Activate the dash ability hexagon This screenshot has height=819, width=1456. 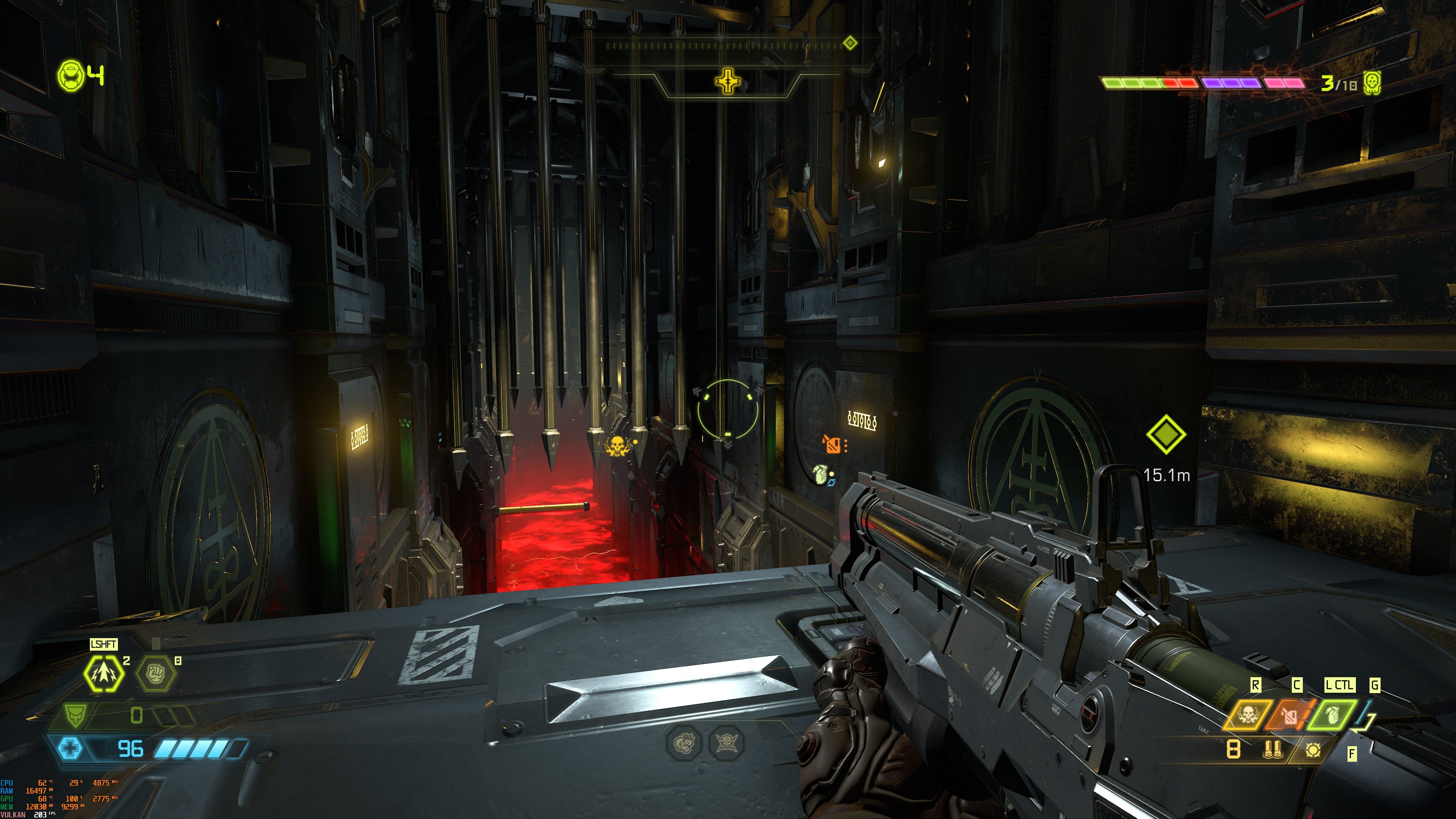pyautogui.click(x=104, y=673)
